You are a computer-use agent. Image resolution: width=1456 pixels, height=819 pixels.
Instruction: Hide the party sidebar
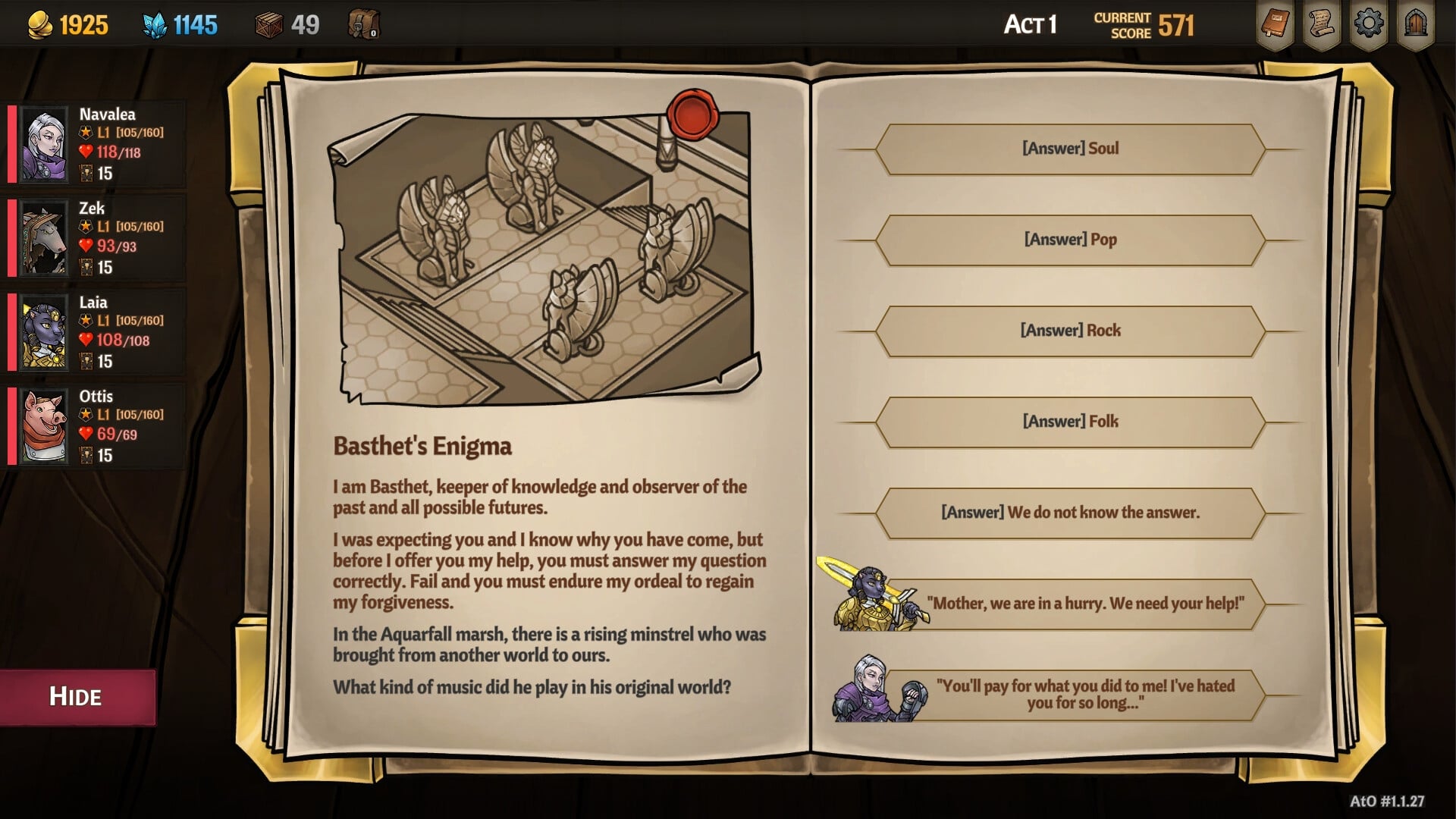[x=76, y=697]
